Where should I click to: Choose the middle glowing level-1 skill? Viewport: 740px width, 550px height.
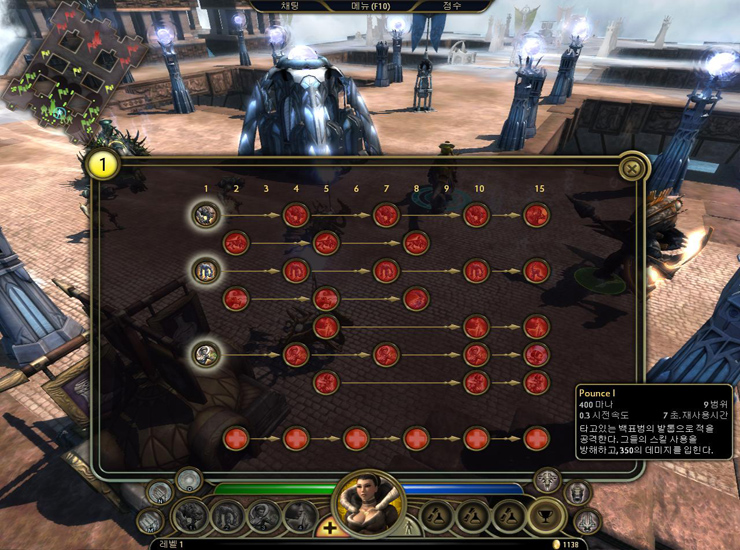(206, 270)
